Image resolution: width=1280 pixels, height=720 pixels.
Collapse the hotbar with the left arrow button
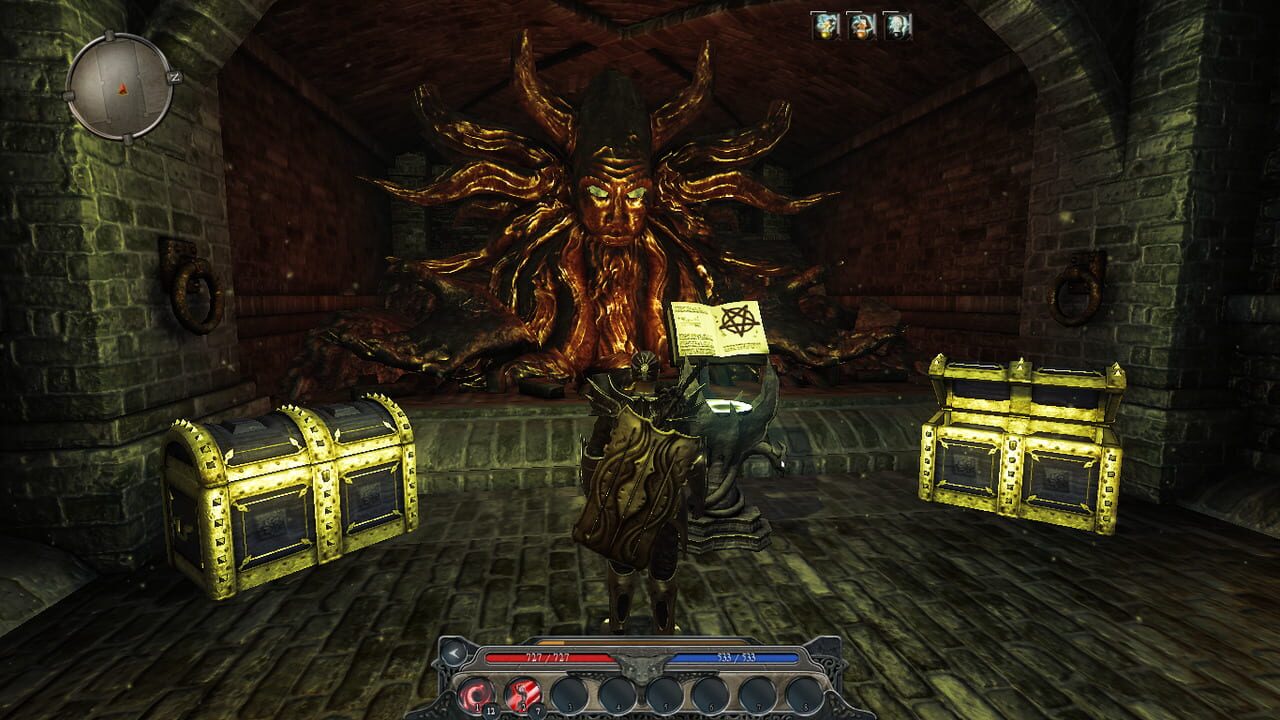click(453, 652)
